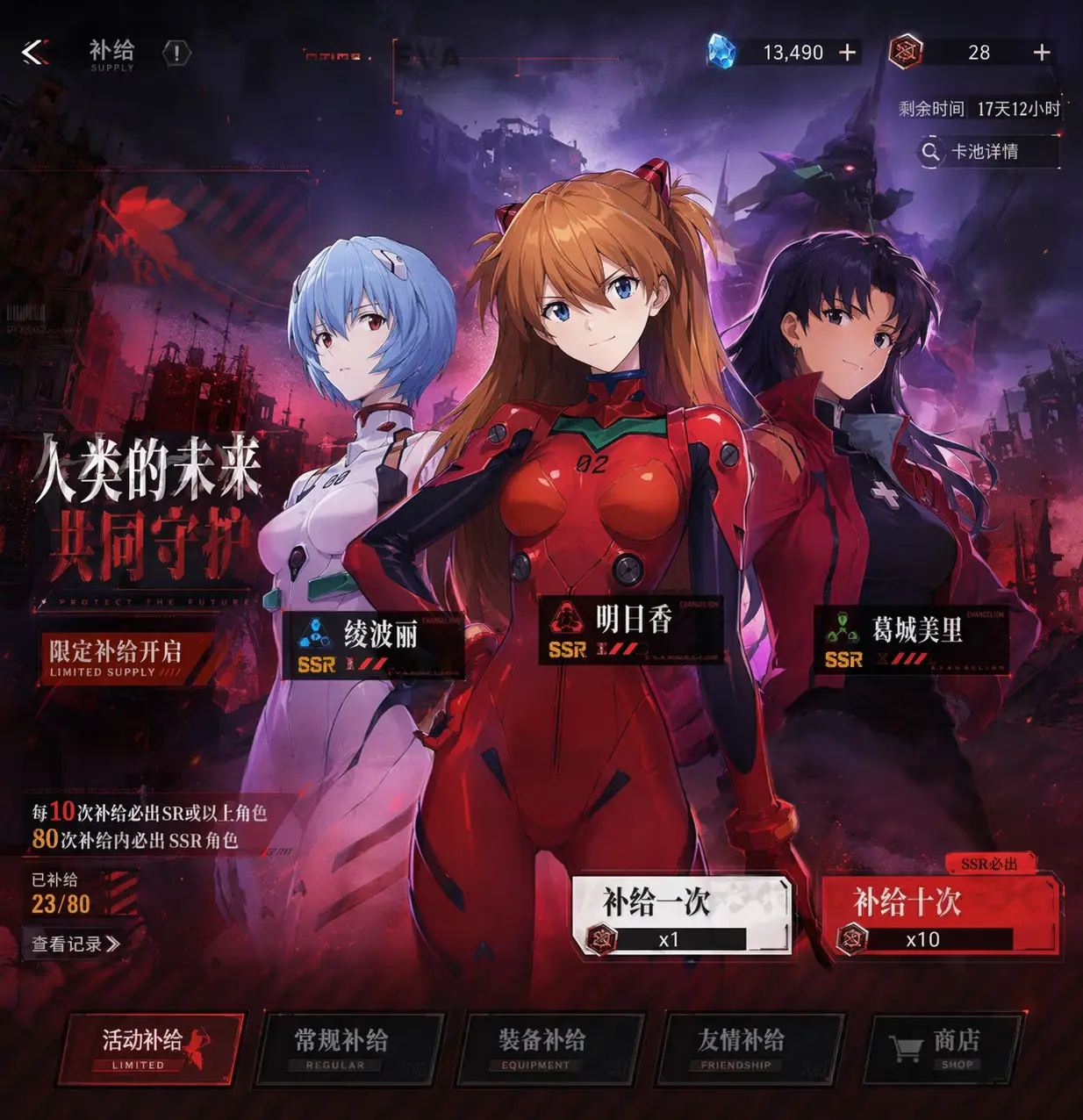The image size is (1083, 1120).
Task: Open the 卡池详情 pool details
Action: [x=986, y=152]
